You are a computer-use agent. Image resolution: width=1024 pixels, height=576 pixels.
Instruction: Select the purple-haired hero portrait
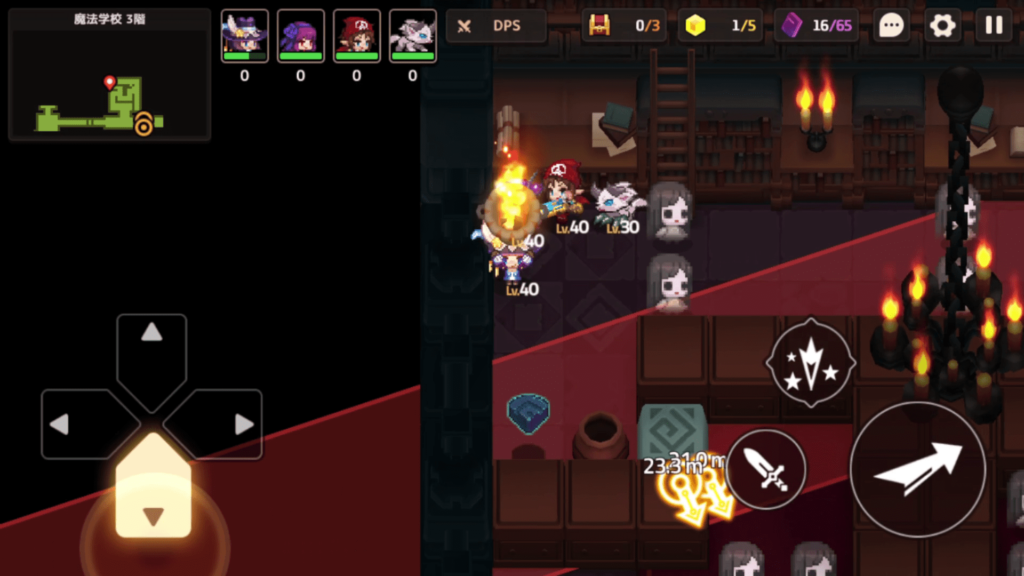[300, 36]
